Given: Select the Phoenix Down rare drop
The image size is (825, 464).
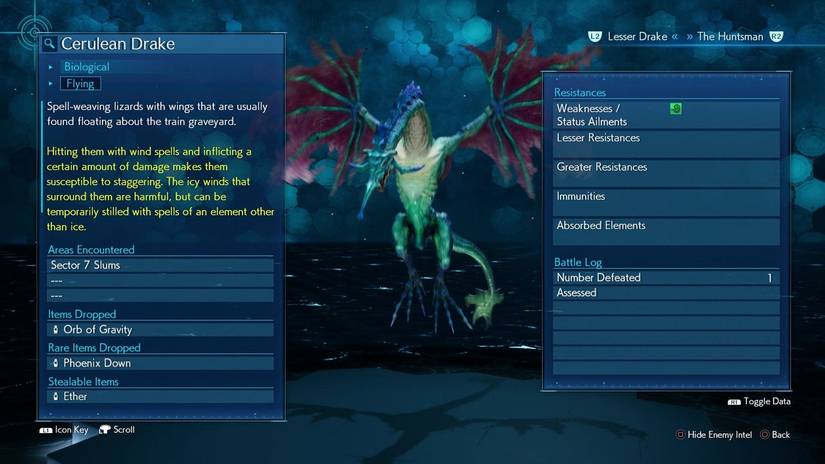Looking at the screenshot, I should coord(160,363).
